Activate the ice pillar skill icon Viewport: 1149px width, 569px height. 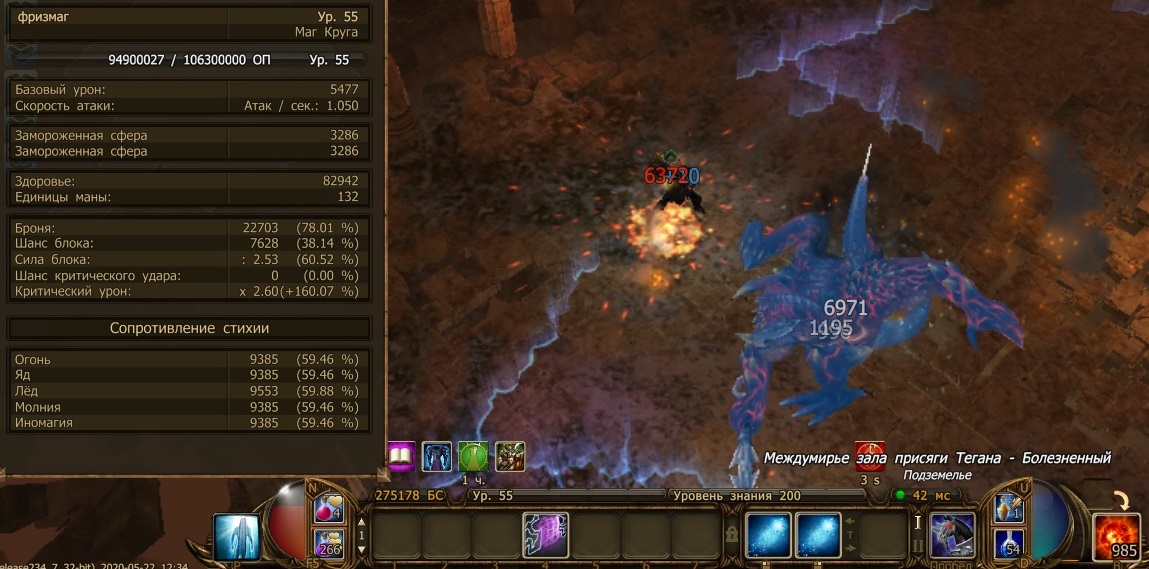coord(237,537)
